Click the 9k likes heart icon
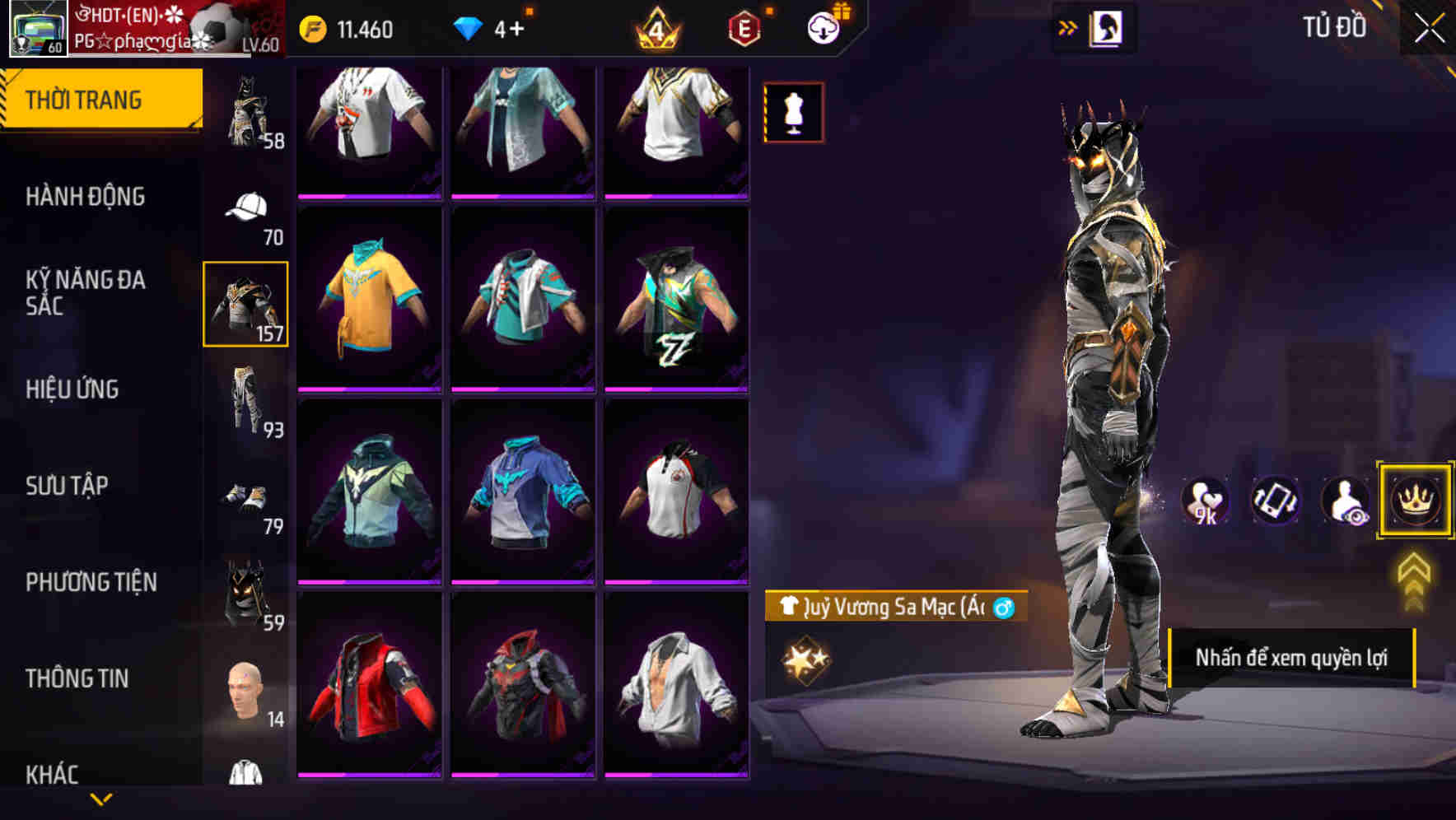 tap(1205, 500)
